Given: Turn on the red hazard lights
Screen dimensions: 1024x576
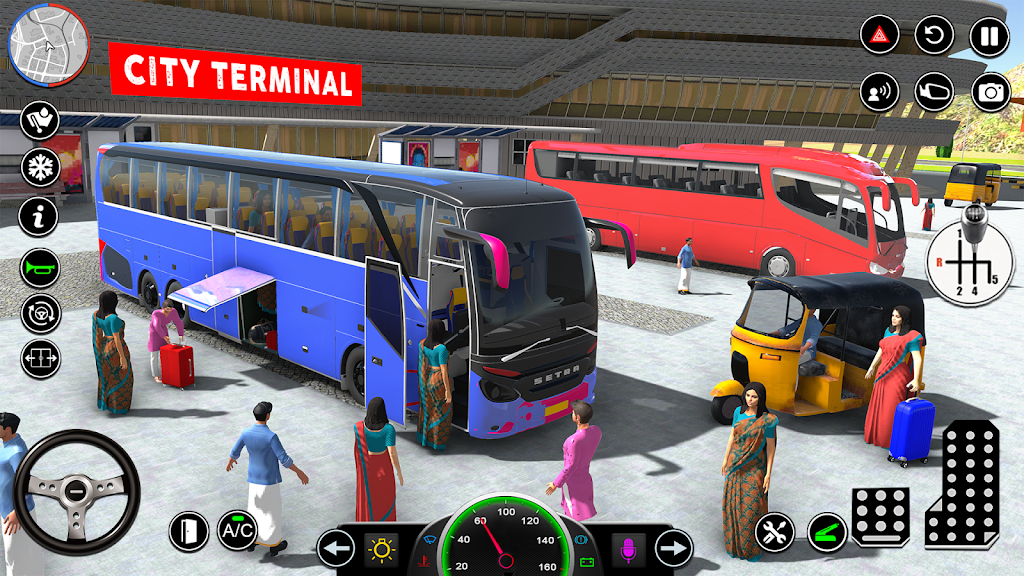Looking at the screenshot, I should click(880, 38).
